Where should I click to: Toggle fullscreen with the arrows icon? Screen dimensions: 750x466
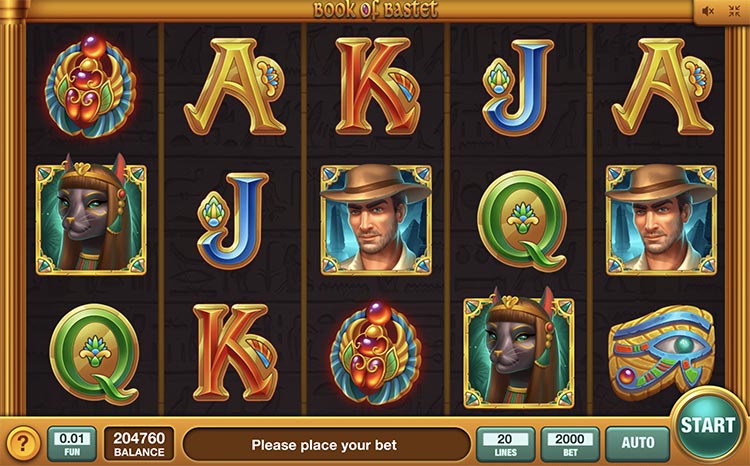tap(736, 11)
